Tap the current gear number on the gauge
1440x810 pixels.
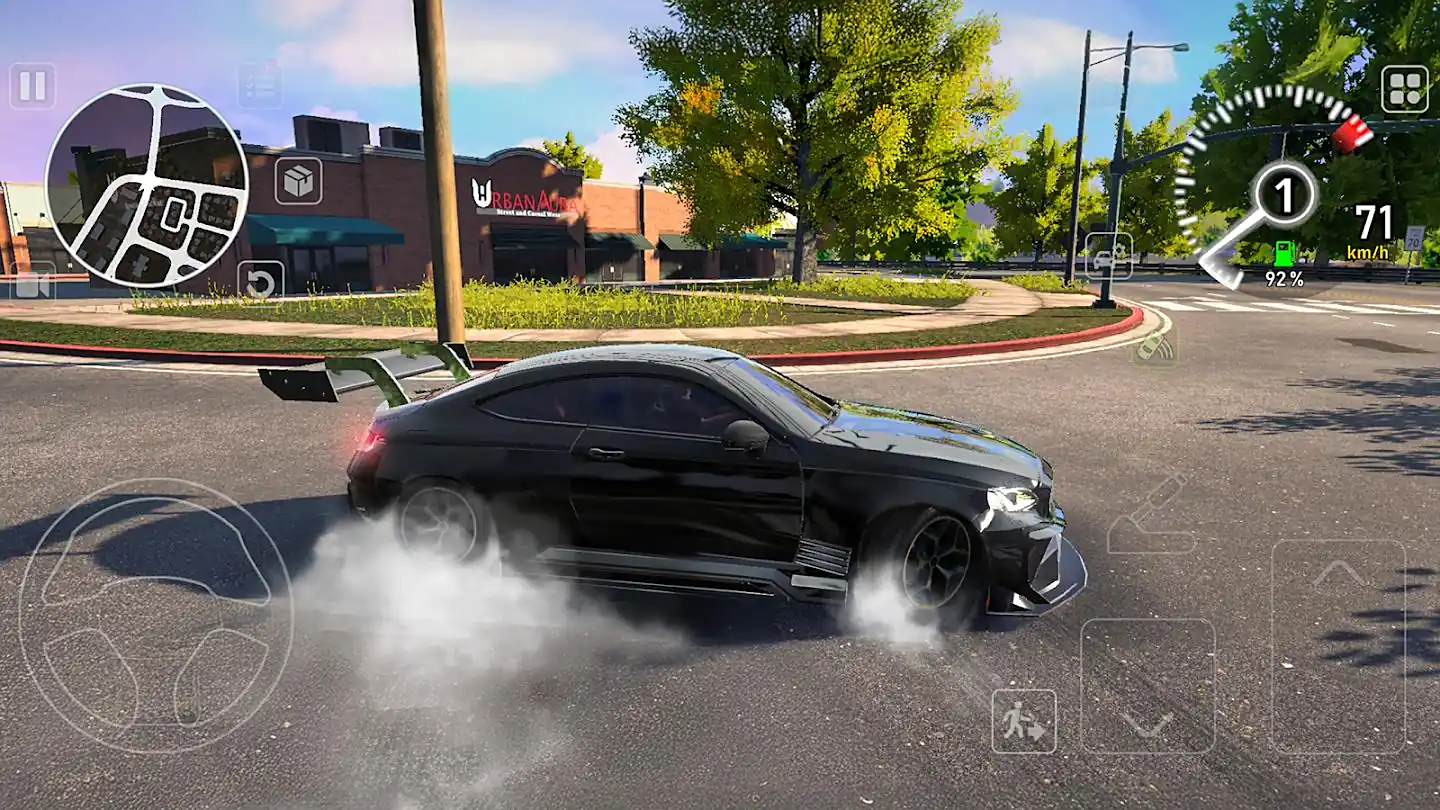tap(1285, 196)
